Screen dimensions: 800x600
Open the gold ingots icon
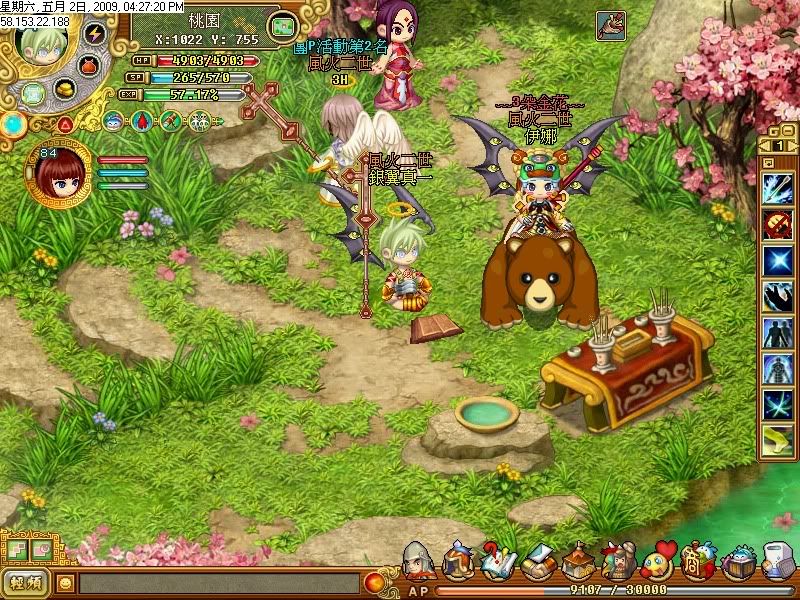pyautogui.click(x=66, y=89)
